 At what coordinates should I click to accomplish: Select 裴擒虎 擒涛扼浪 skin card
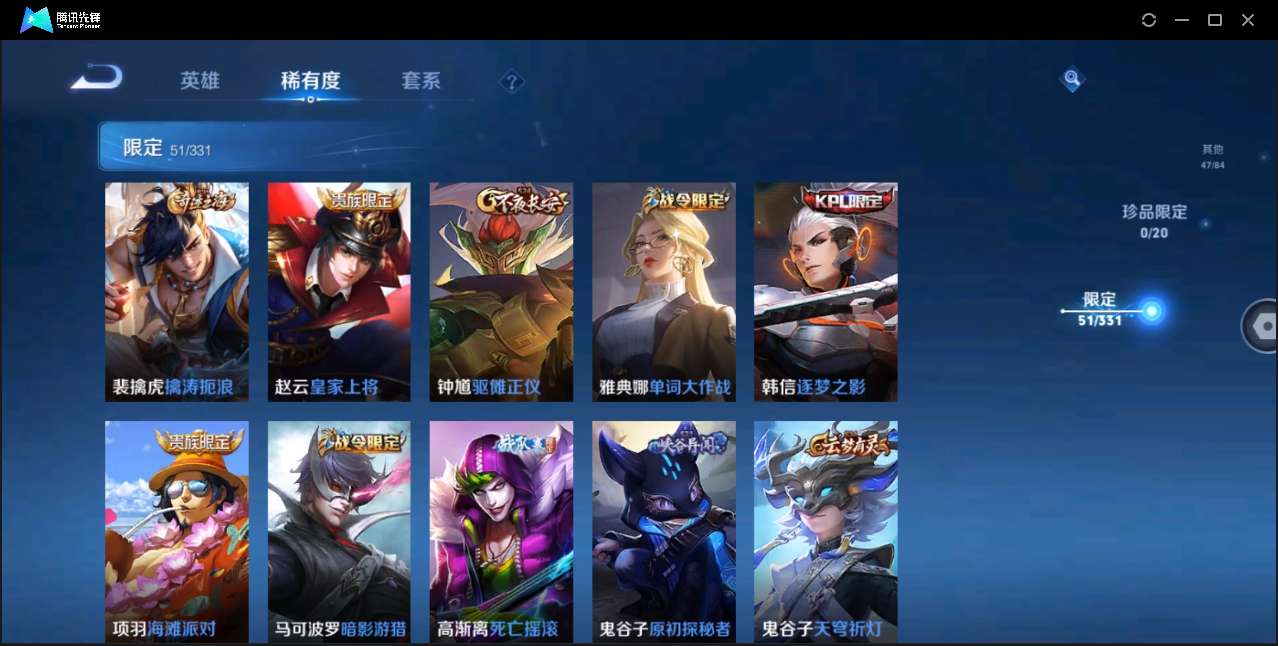point(177,292)
